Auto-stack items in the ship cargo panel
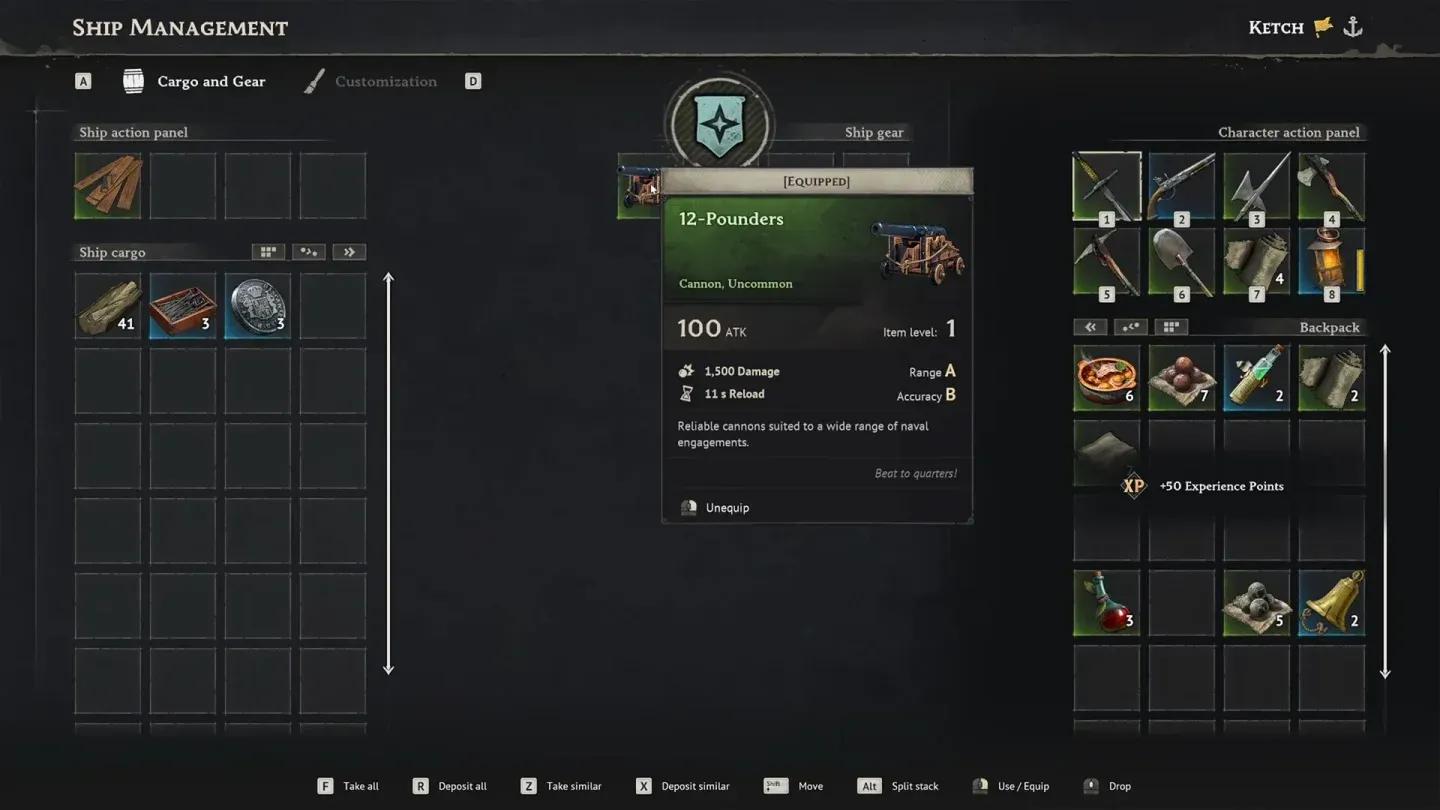Viewport: 1440px width, 810px height. pyautogui.click(x=308, y=251)
